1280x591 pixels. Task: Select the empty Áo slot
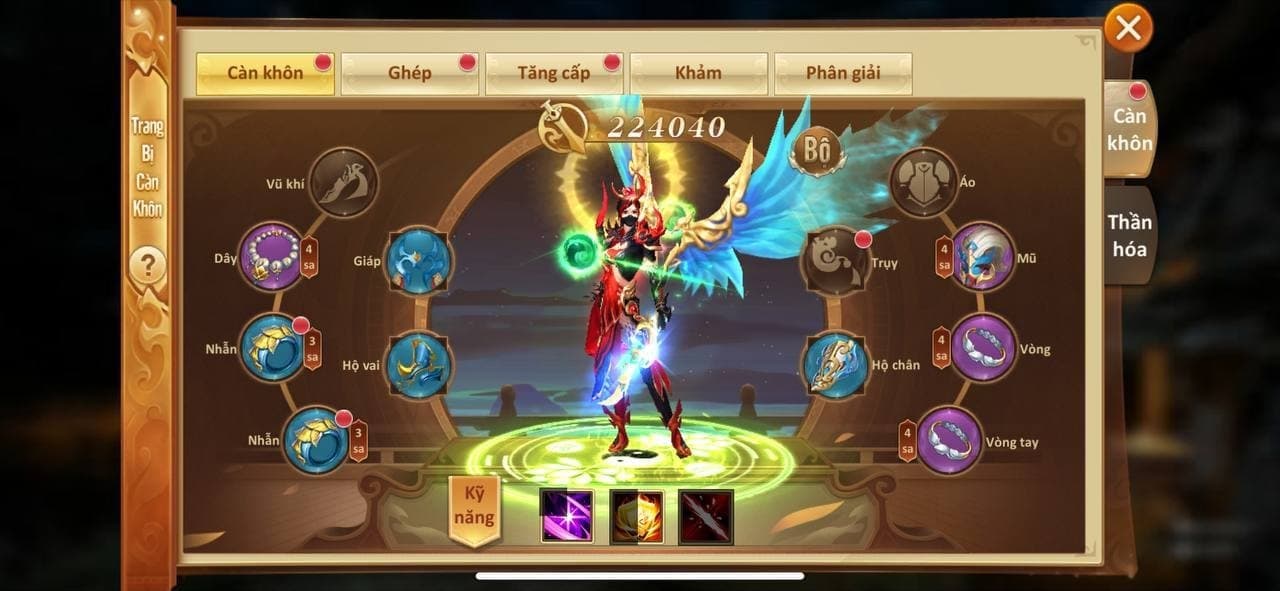tap(924, 182)
